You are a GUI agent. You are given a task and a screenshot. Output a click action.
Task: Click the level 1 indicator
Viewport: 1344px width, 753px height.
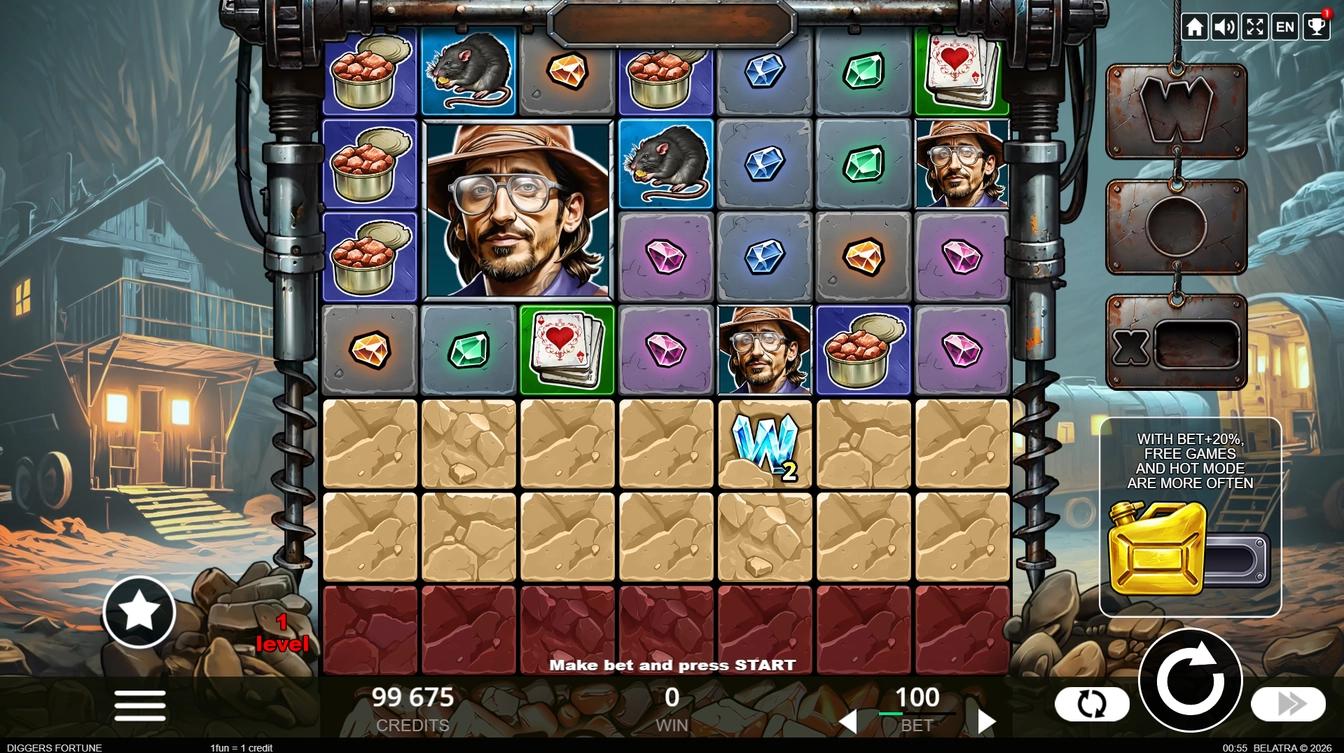coord(283,634)
